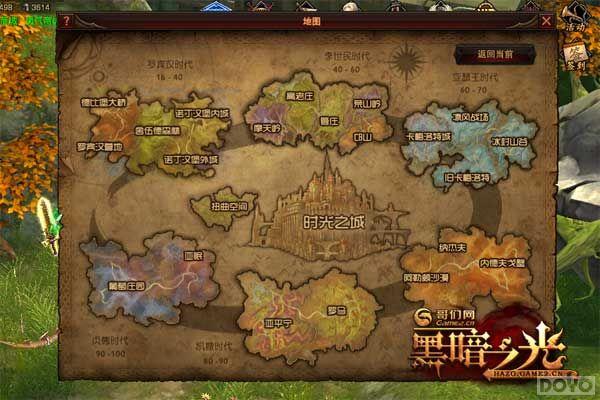Choose the 内德夫戈壁 location
Image resolution: width=600 pixels, height=400 pixels.
point(500,262)
